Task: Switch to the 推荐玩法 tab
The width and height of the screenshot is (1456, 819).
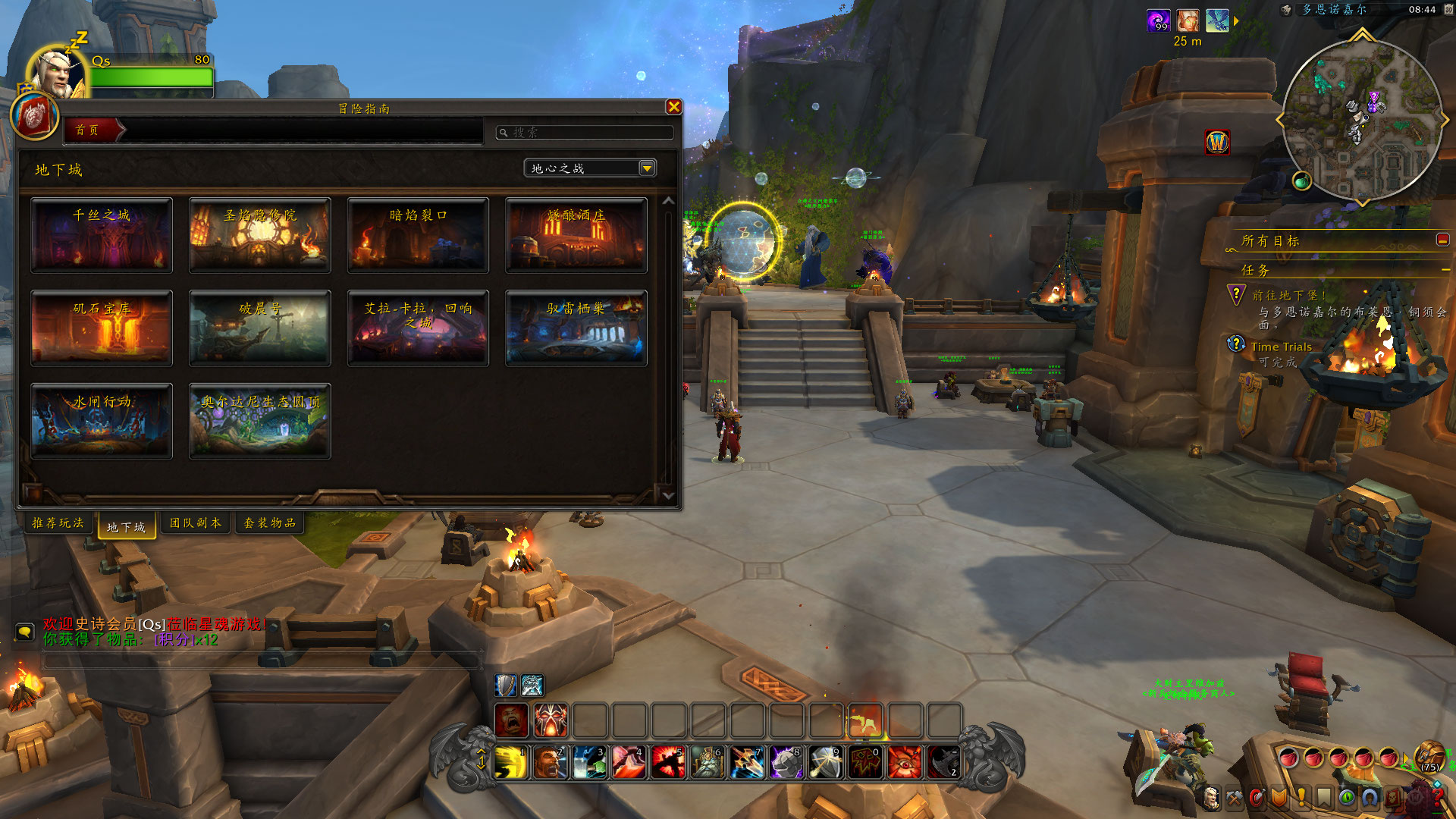Action: point(58,522)
